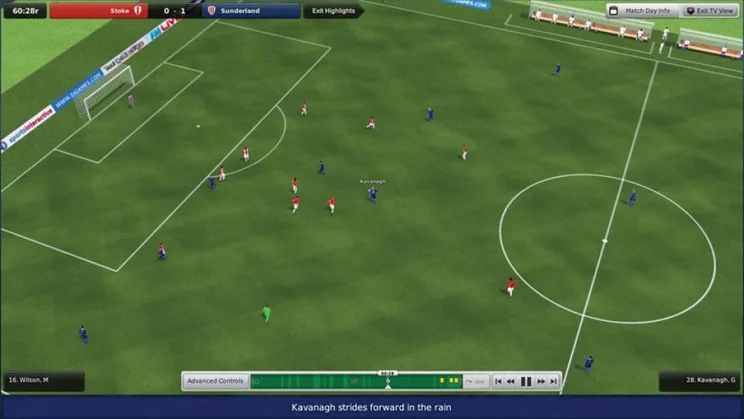Skip to the start of the highlight
Image resolution: width=744 pixels, height=419 pixels.
tap(498, 381)
